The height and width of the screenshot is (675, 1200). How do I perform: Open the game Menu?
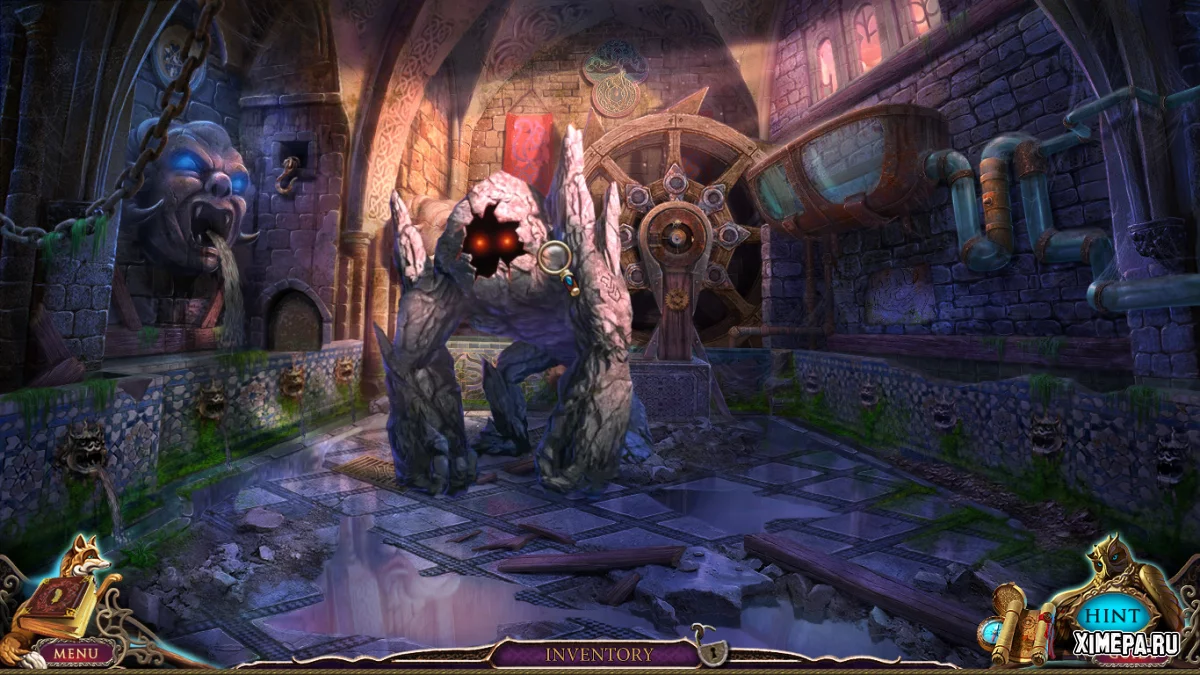[x=76, y=653]
